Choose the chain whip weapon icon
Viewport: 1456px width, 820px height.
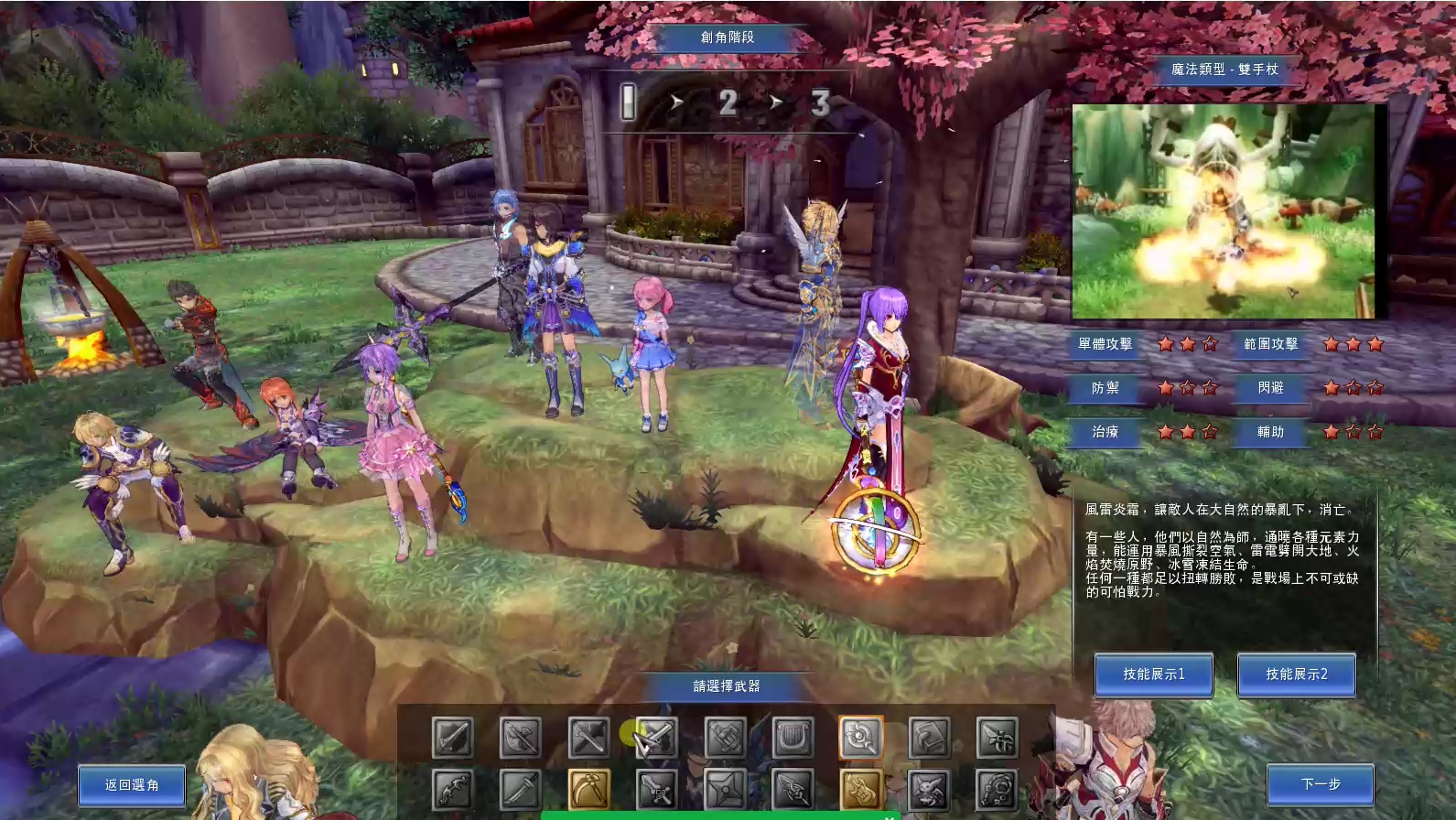click(997, 790)
